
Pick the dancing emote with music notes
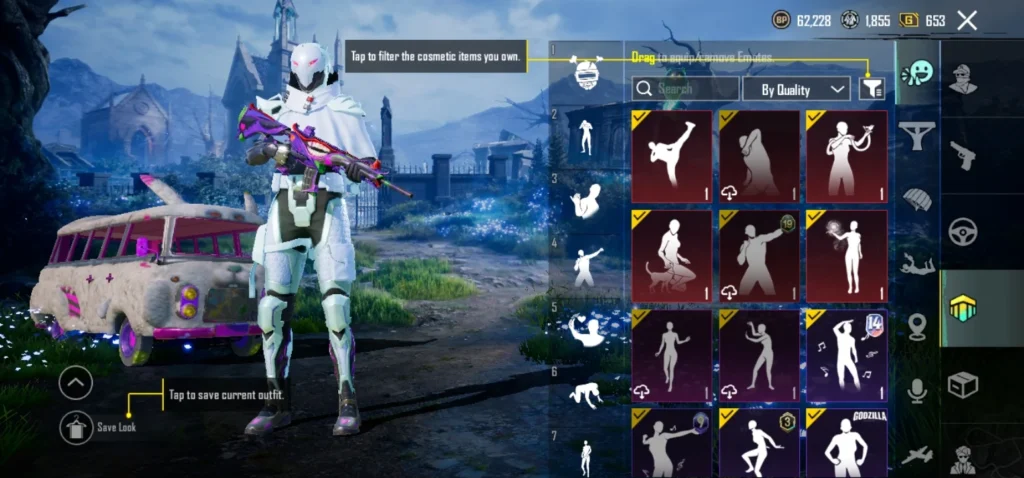click(846, 354)
